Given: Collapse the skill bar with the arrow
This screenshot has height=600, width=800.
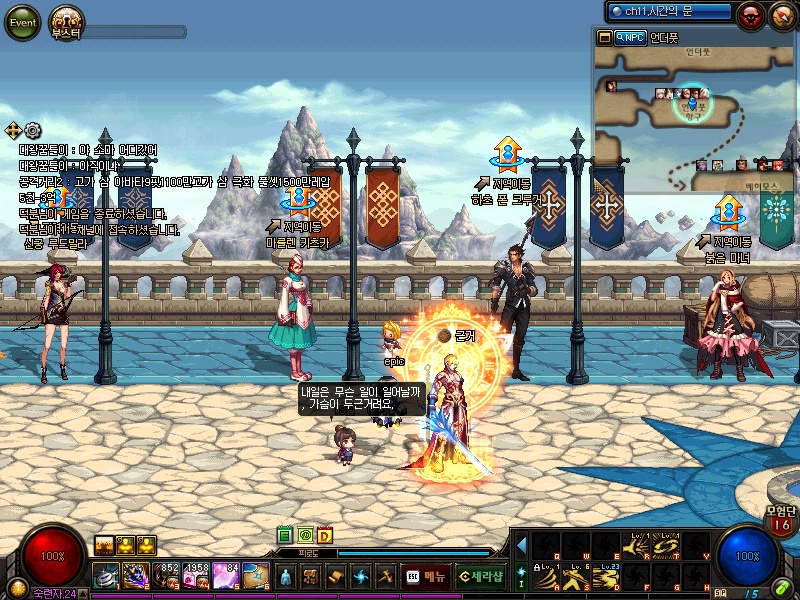Looking at the screenshot, I should [521, 545].
